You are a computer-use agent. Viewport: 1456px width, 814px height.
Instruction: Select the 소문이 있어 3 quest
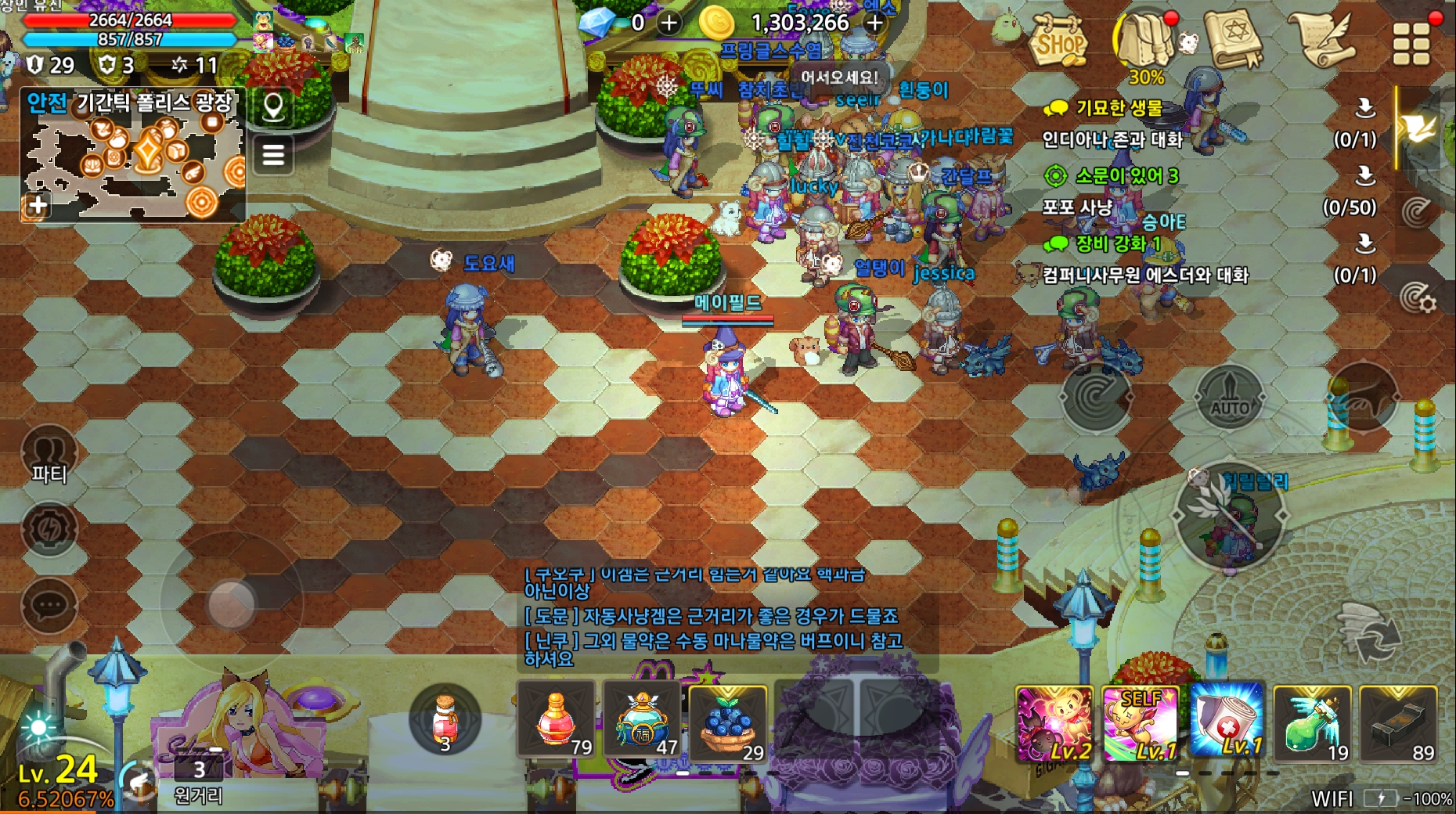pyautogui.click(x=1126, y=176)
